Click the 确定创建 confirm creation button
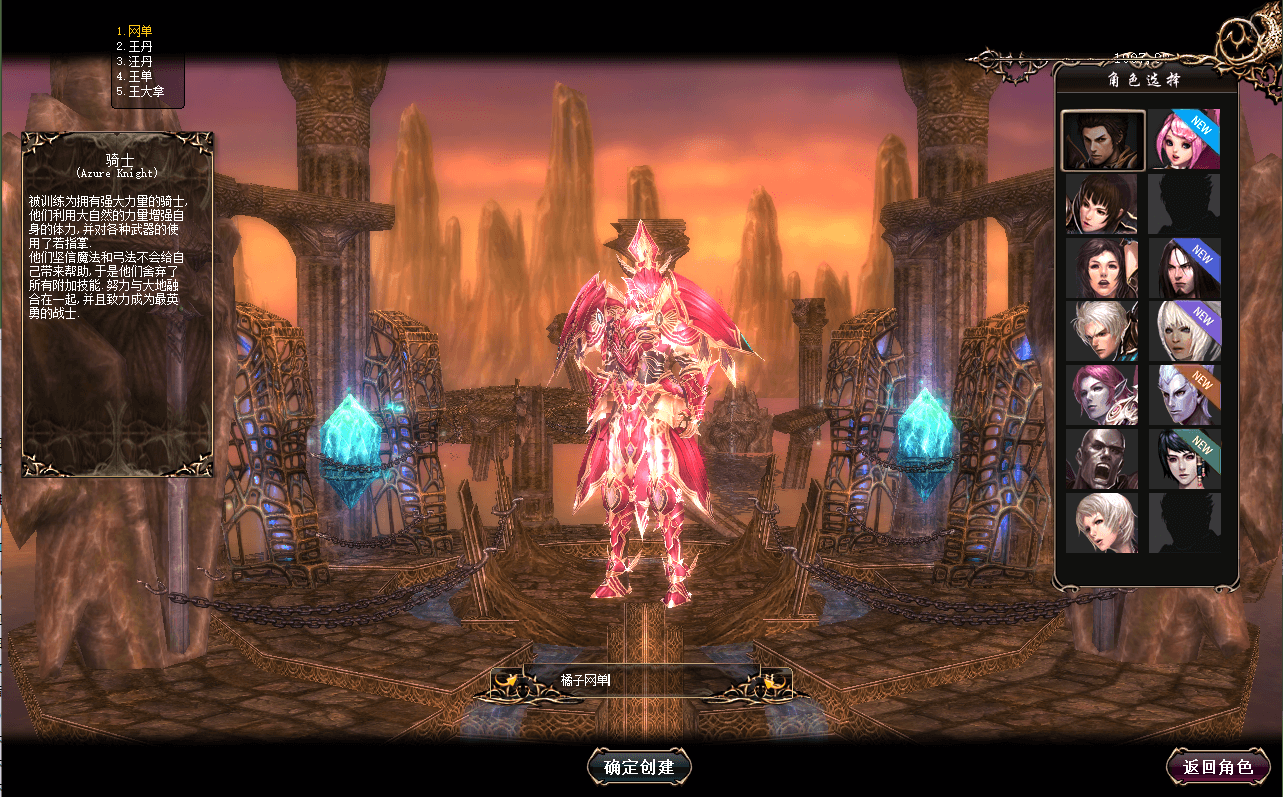This screenshot has height=797, width=1283. click(x=639, y=767)
